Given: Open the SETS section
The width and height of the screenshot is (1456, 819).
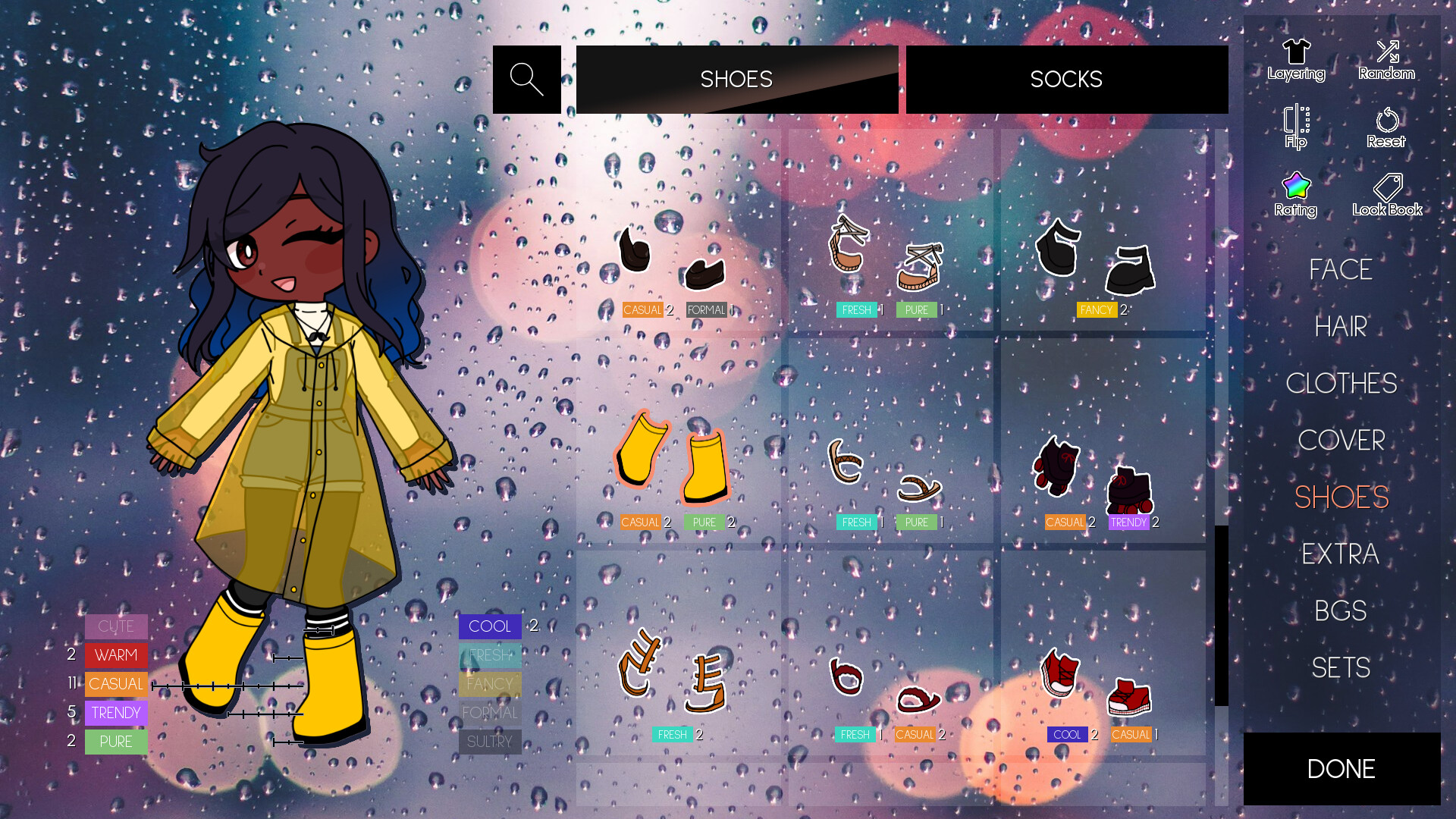Looking at the screenshot, I should (x=1341, y=667).
